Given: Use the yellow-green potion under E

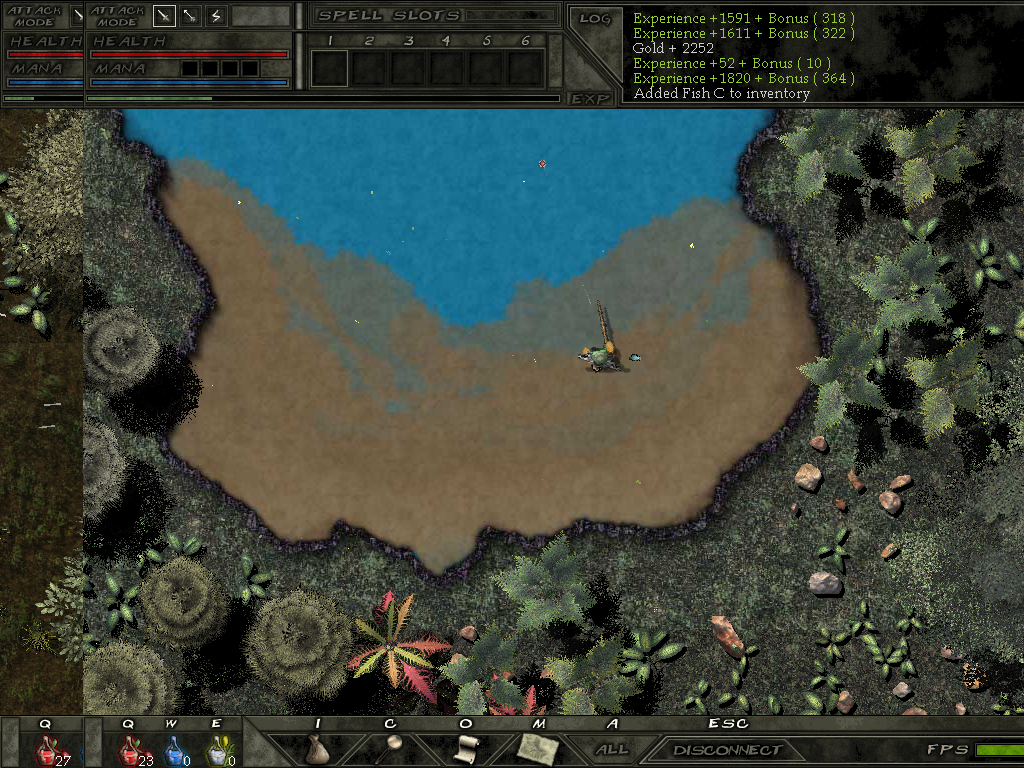Looking at the screenshot, I should pos(217,748).
